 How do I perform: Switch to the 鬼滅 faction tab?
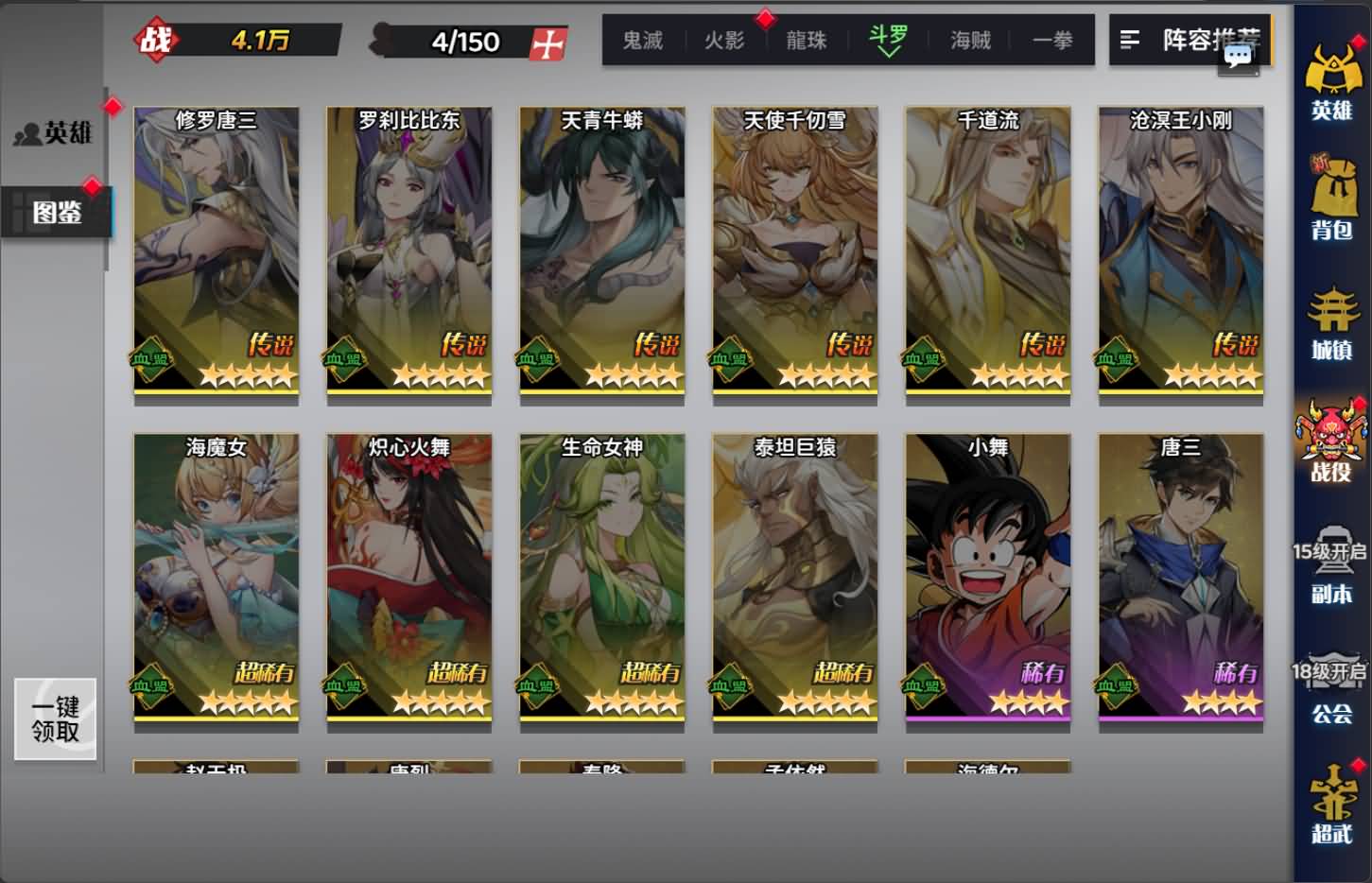pyautogui.click(x=643, y=41)
